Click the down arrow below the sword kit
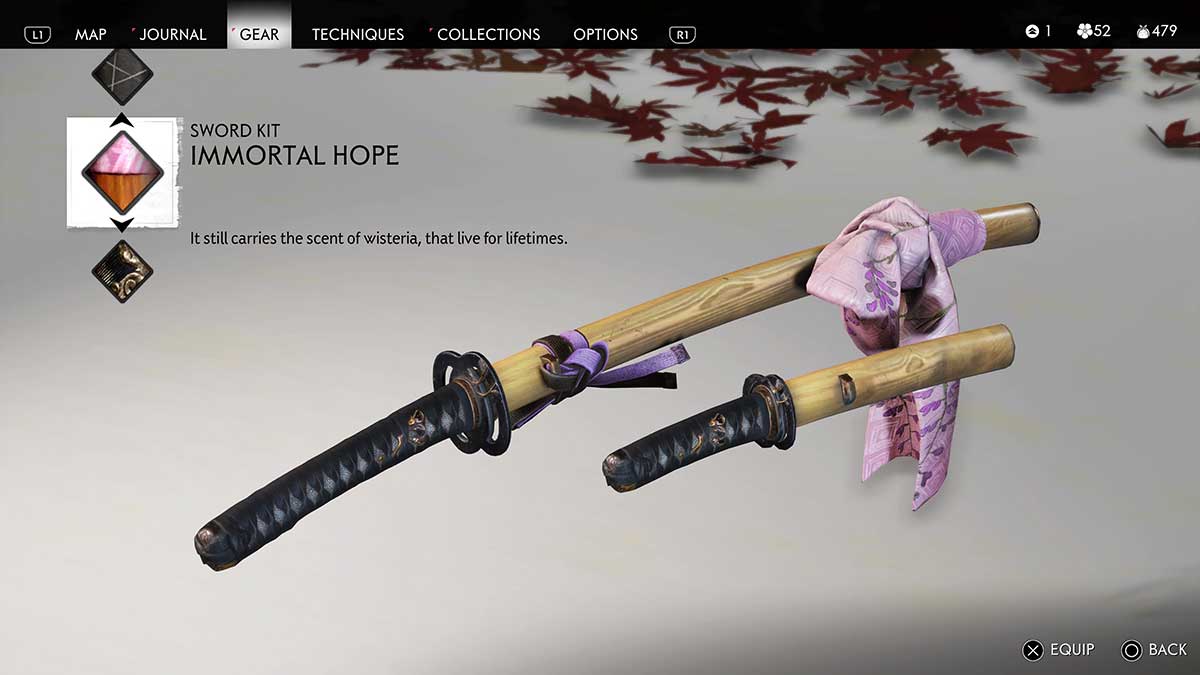 (122, 226)
